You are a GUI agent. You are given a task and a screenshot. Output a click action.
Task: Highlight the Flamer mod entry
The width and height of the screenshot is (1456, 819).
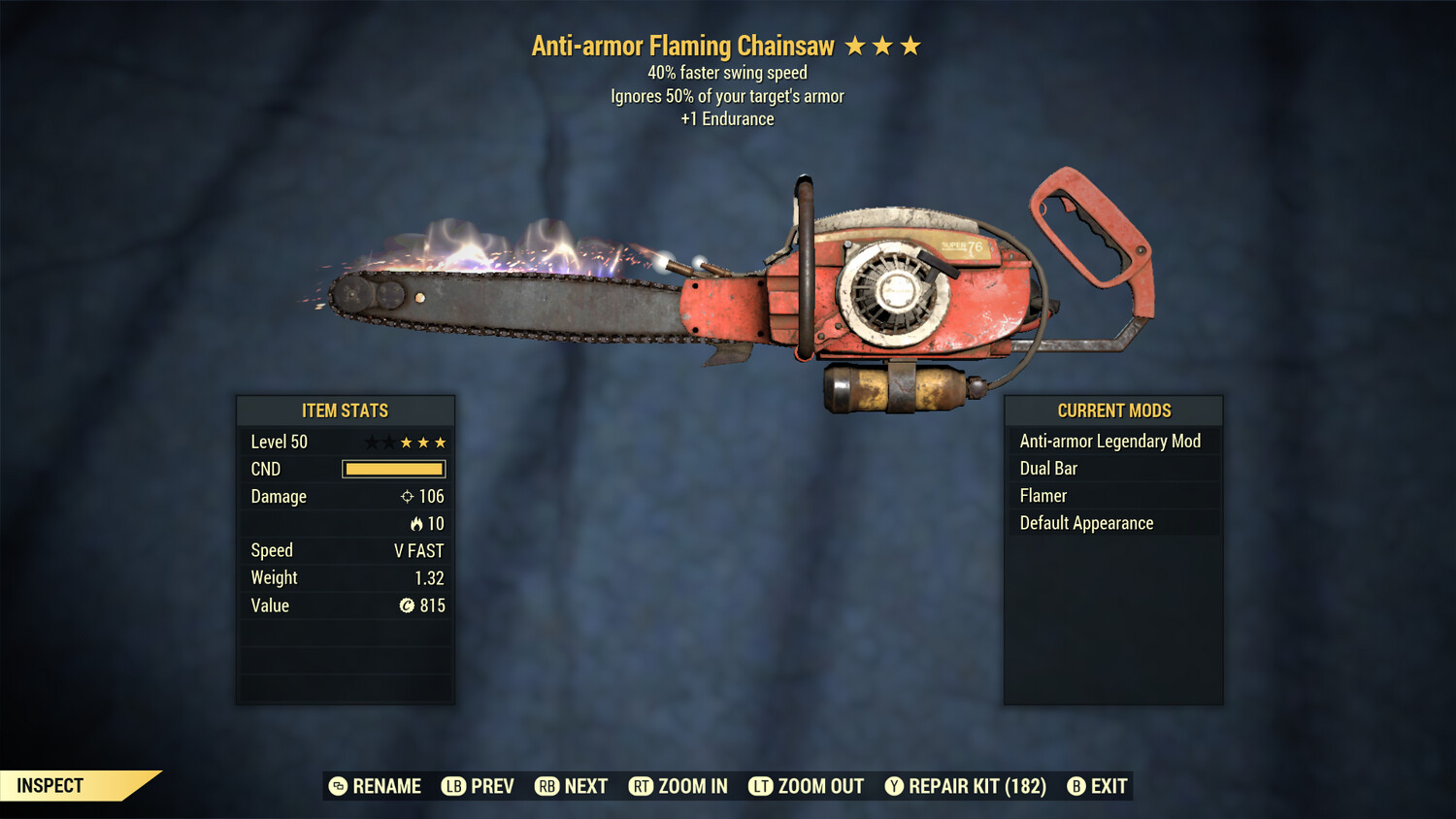click(1112, 496)
